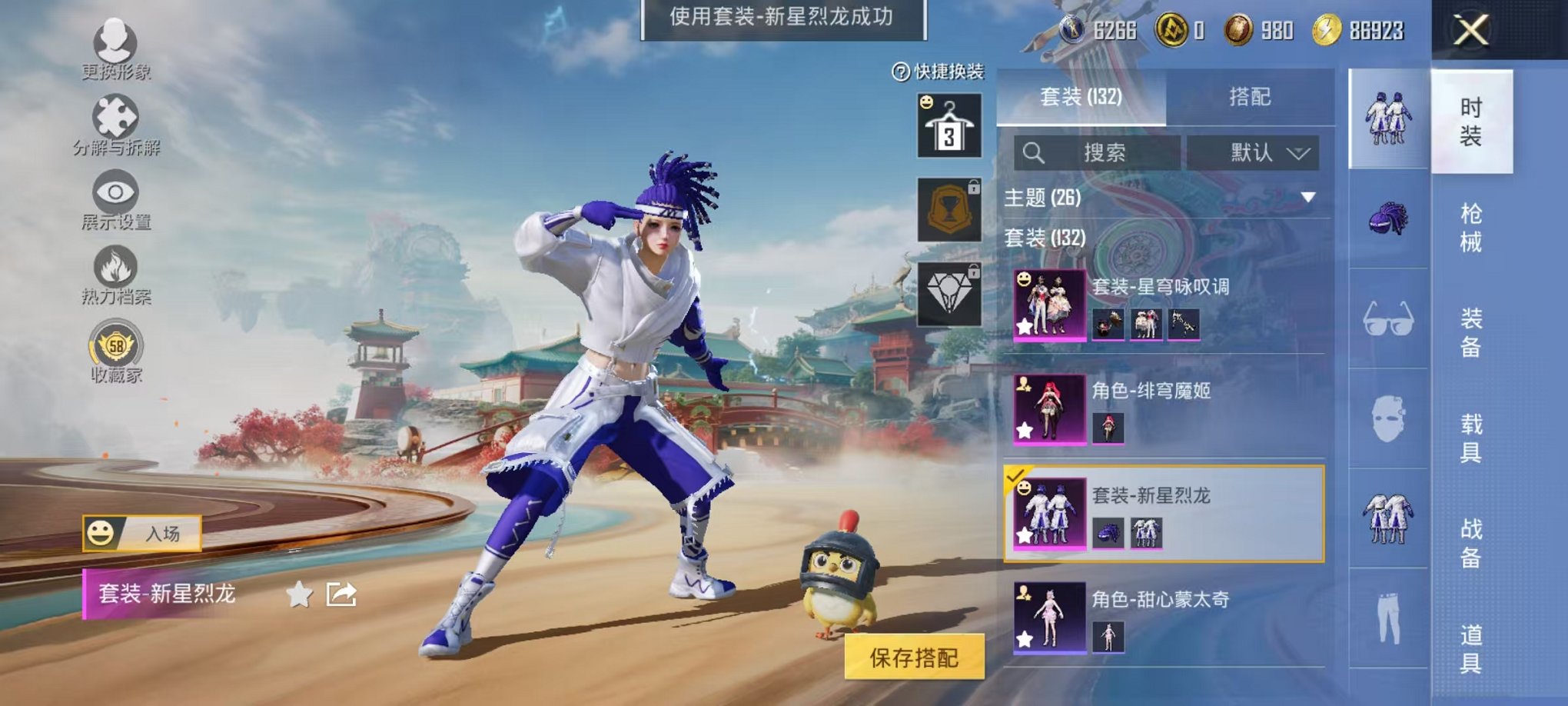Collapse the 主题 (26) section
Image resolution: width=1568 pixels, height=706 pixels.
(x=1307, y=198)
